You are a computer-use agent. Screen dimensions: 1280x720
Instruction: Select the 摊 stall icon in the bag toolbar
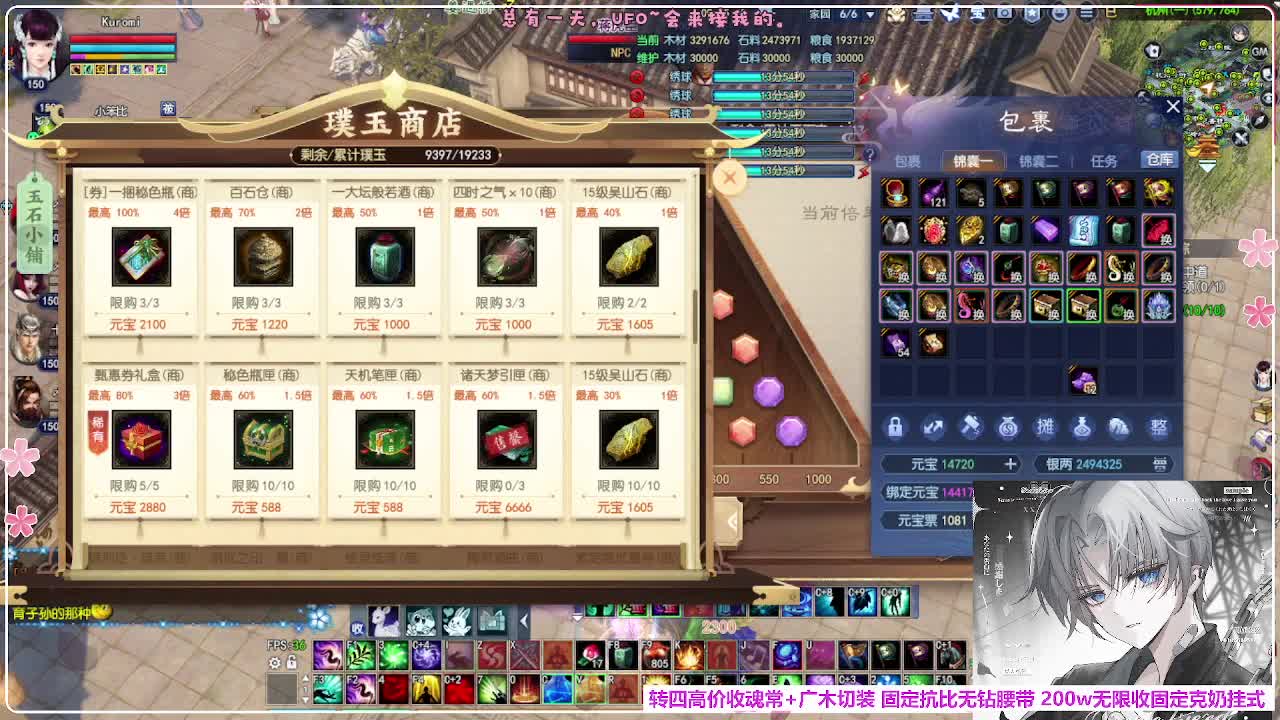(1046, 428)
